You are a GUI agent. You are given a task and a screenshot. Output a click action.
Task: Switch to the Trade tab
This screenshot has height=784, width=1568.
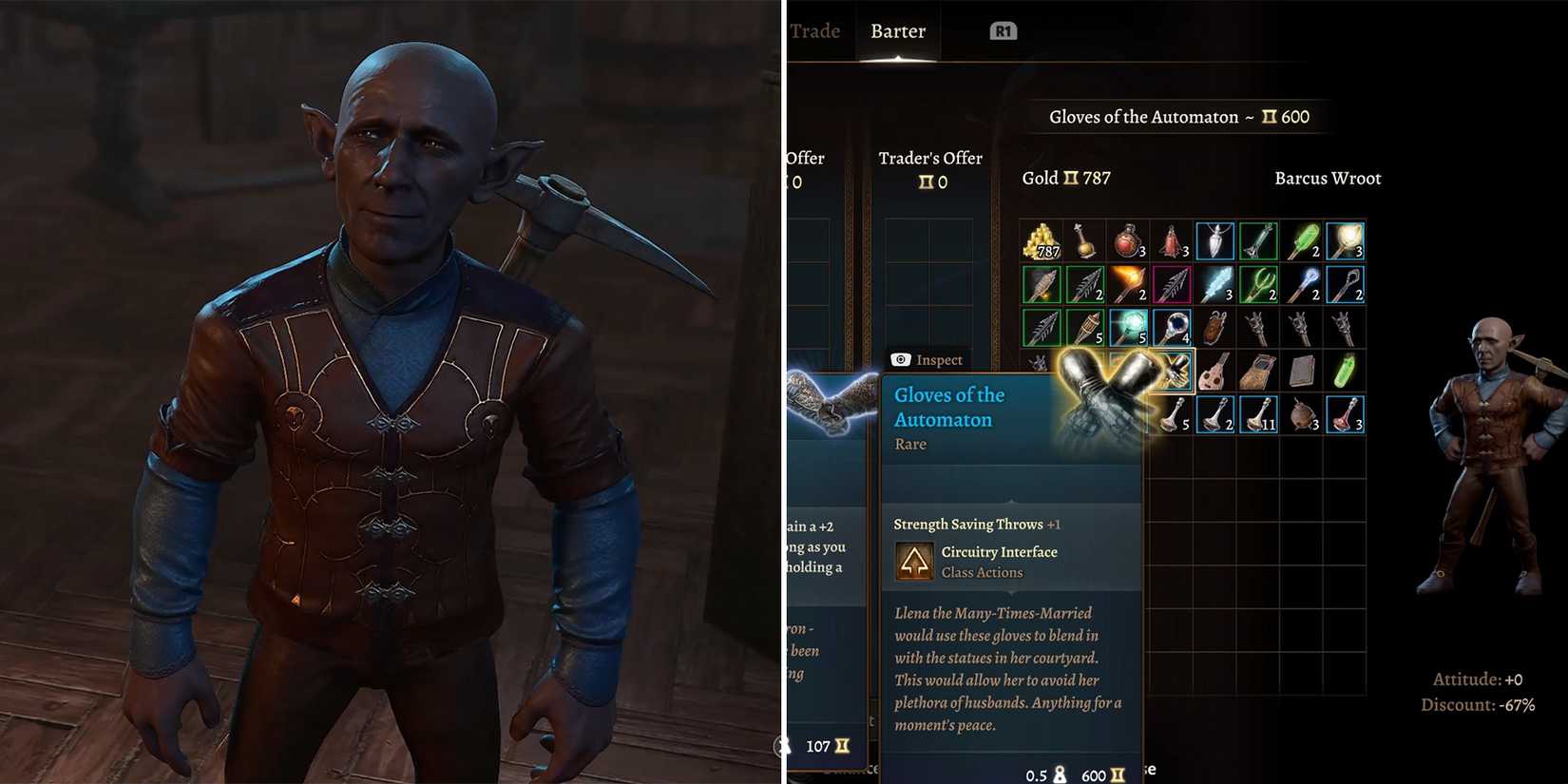click(815, 30)
